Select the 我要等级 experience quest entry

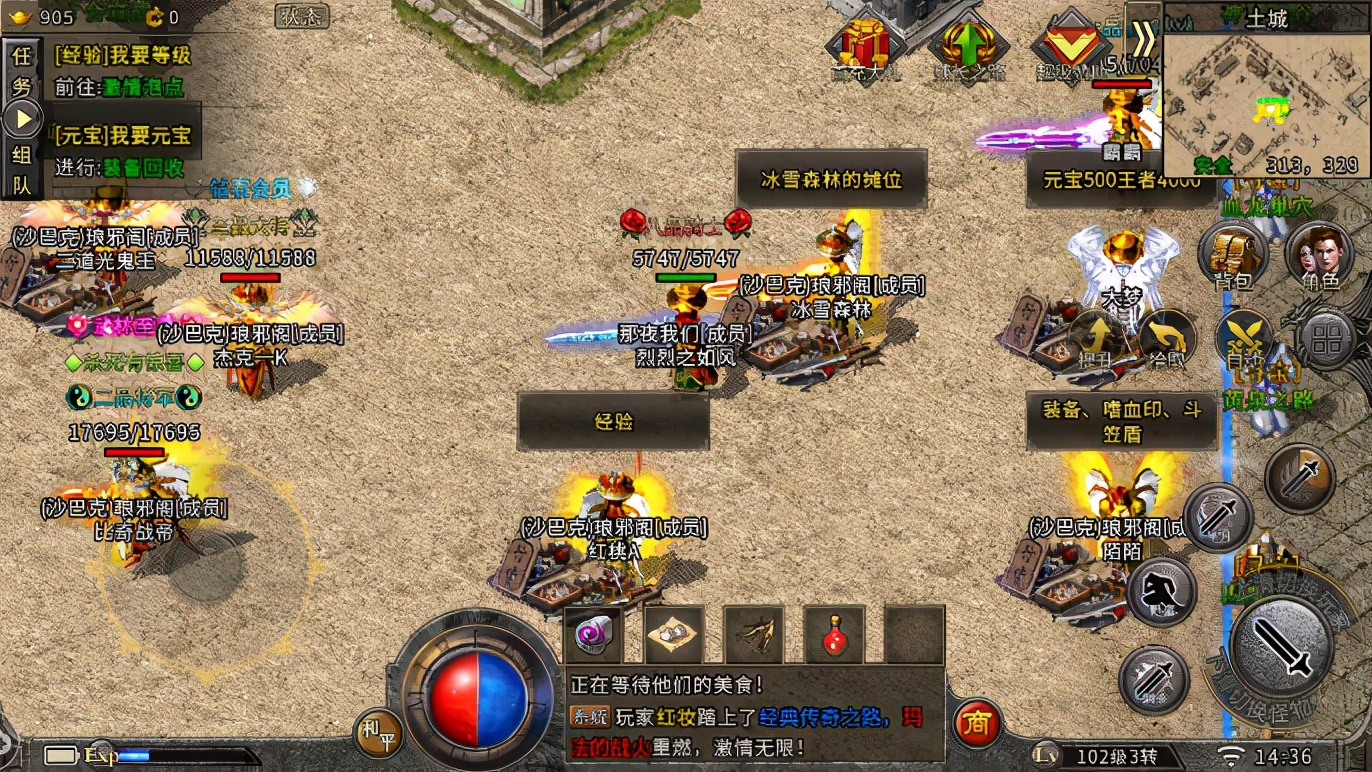(123, 55)
